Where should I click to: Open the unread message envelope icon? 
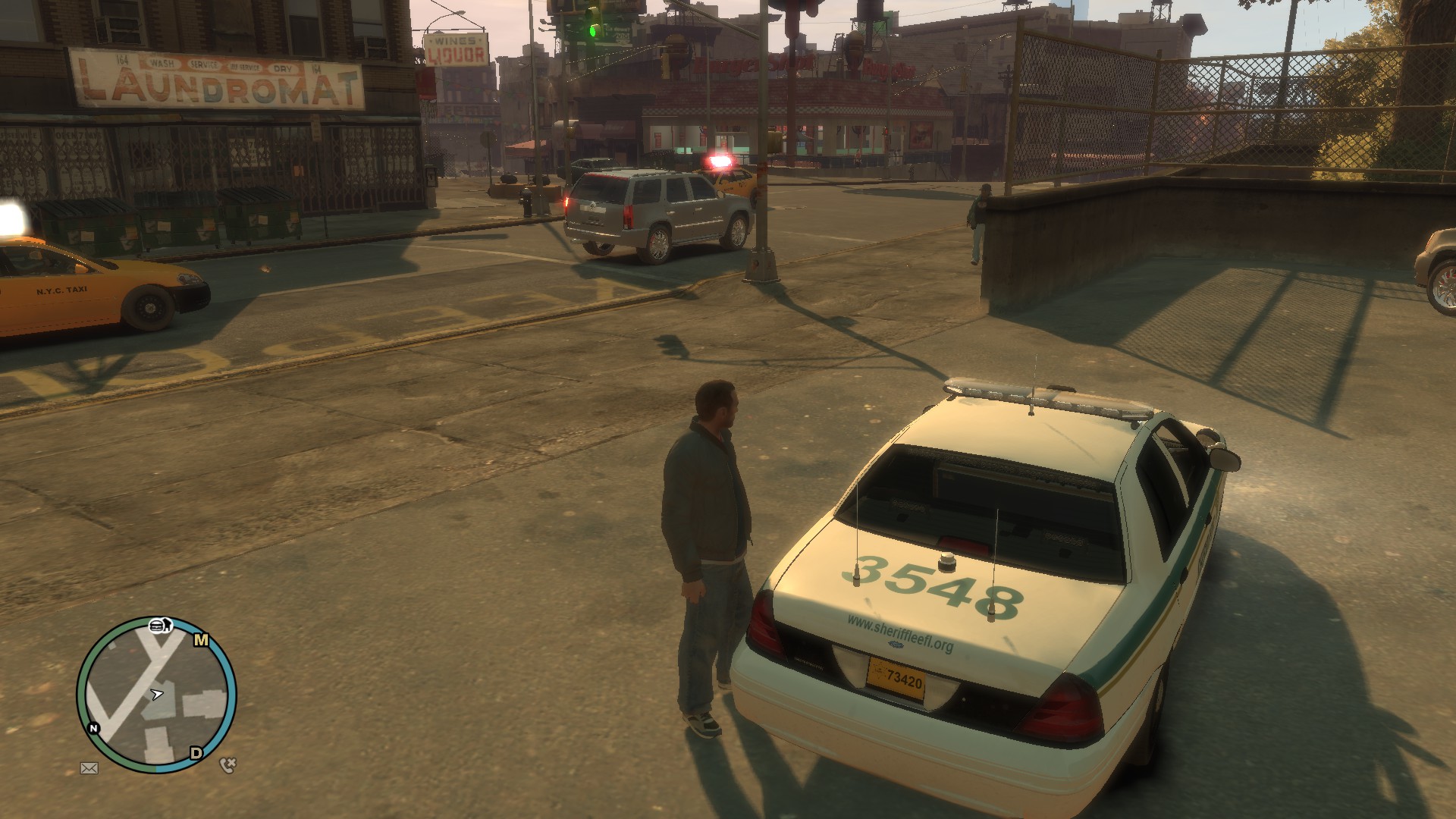click(x=89, y=768)
